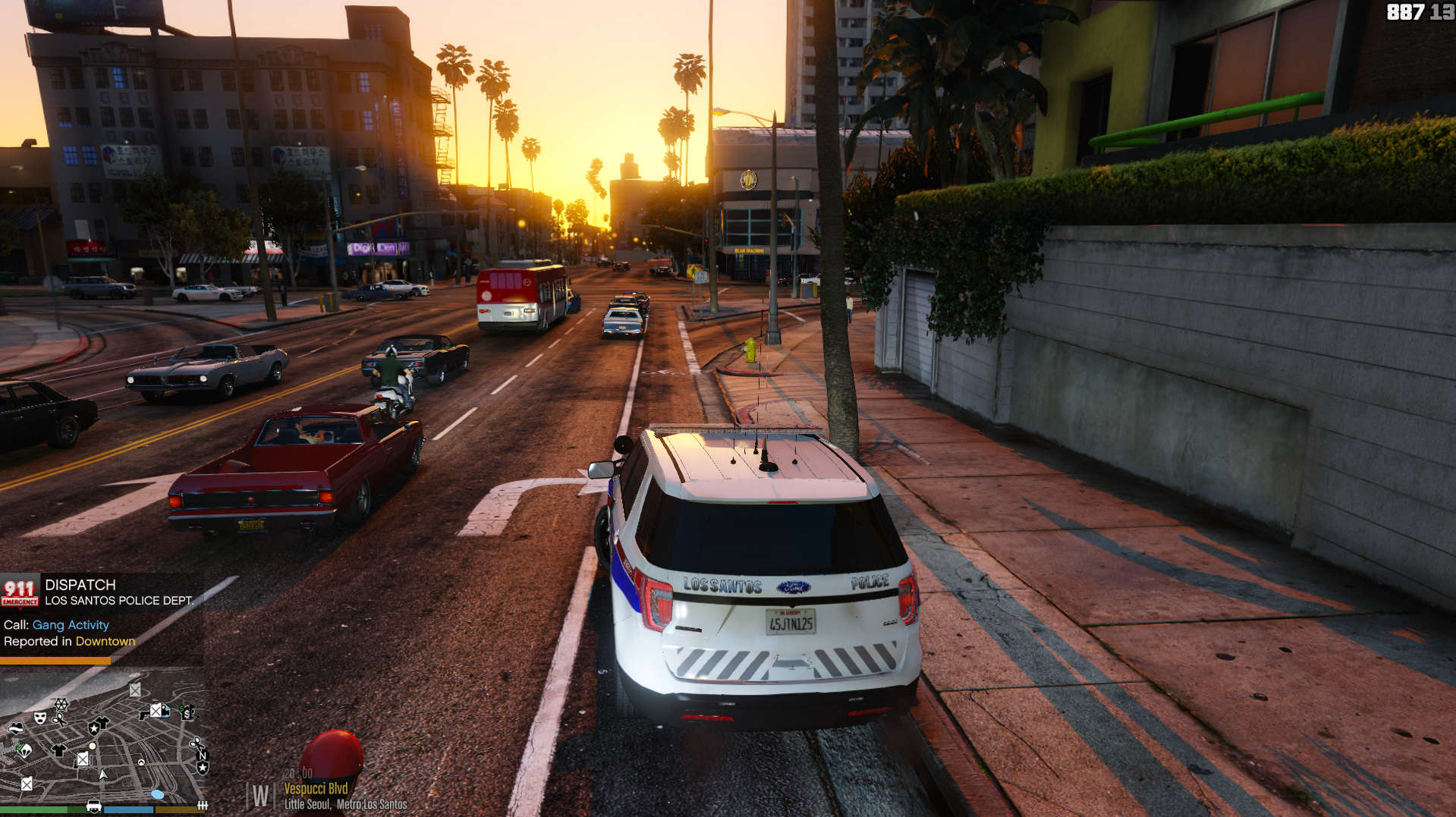The image size is (1456, 817).
Task: Select the white mask marker on minimap
Action: (40, 717)
